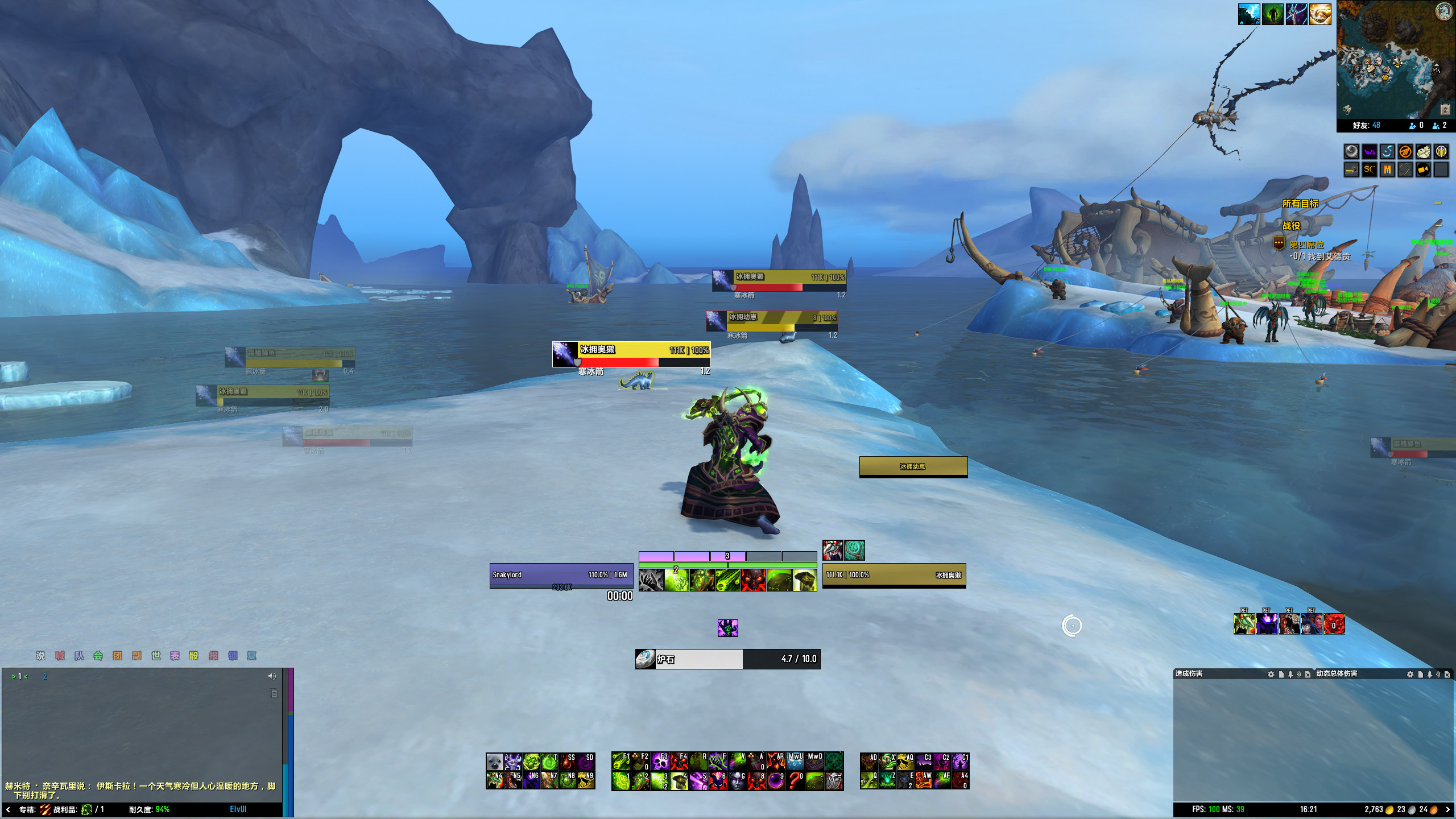
Task: Cast the ability bound to AD
Action: click(x=868, y=761)
